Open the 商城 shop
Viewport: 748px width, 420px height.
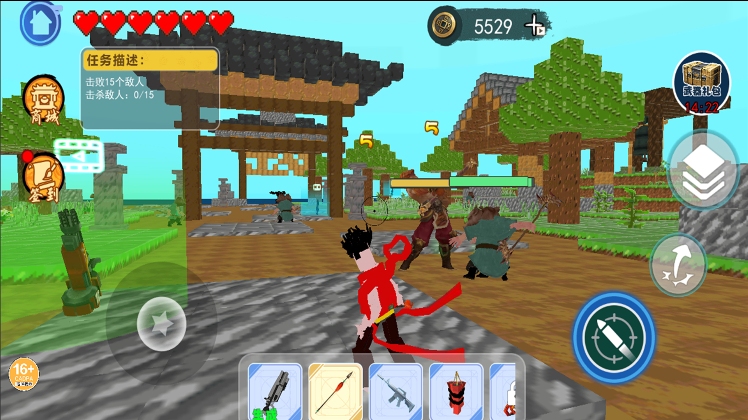[42, 101]
